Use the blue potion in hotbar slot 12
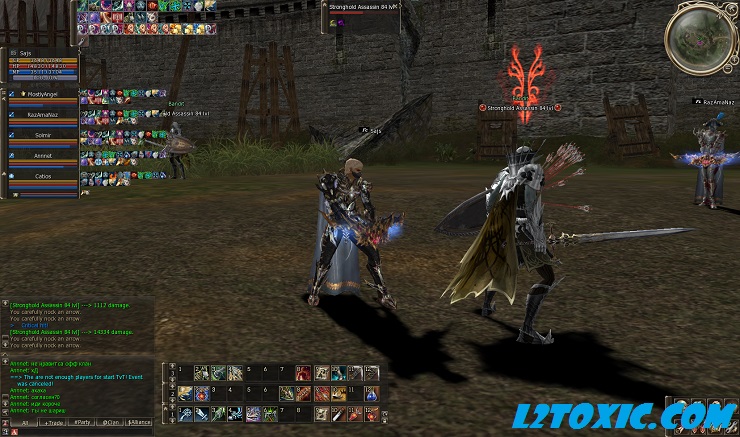 click(371, 393)
